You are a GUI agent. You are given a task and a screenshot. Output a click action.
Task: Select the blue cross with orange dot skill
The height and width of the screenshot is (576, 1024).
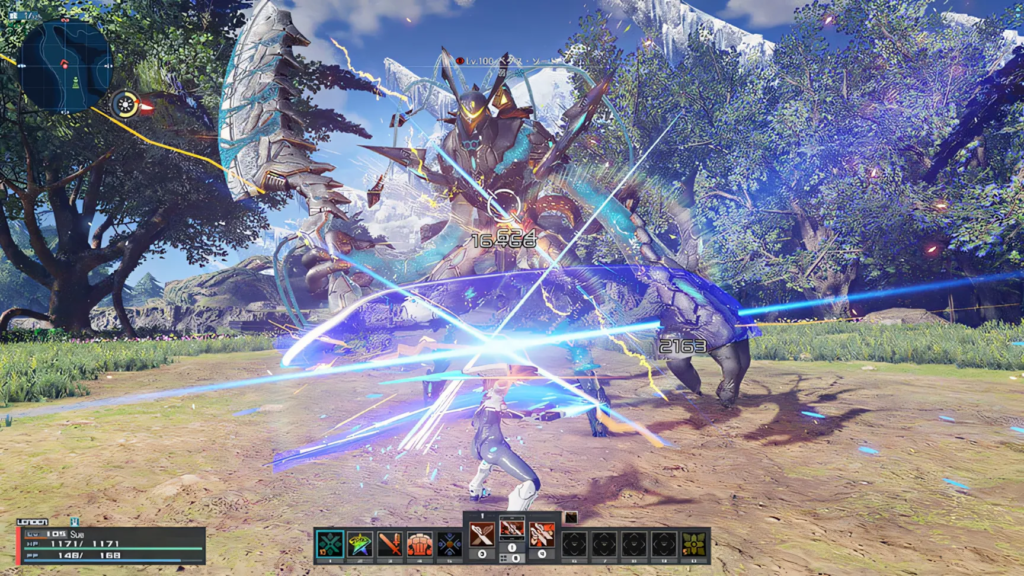[450, 544]
